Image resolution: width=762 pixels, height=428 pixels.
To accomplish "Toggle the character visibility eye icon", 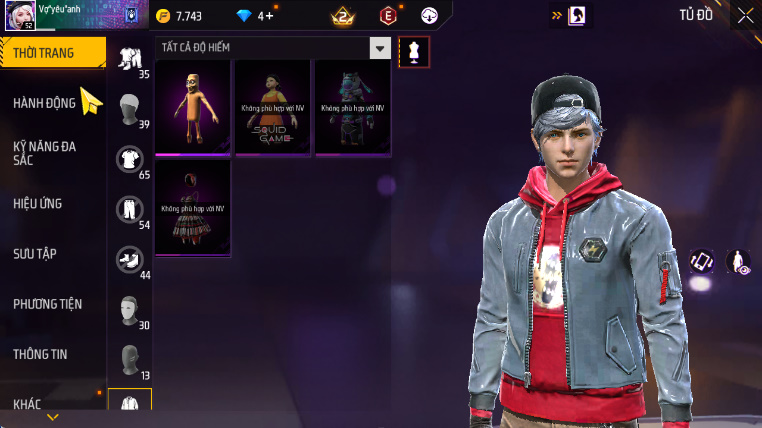I will point(738,262).
